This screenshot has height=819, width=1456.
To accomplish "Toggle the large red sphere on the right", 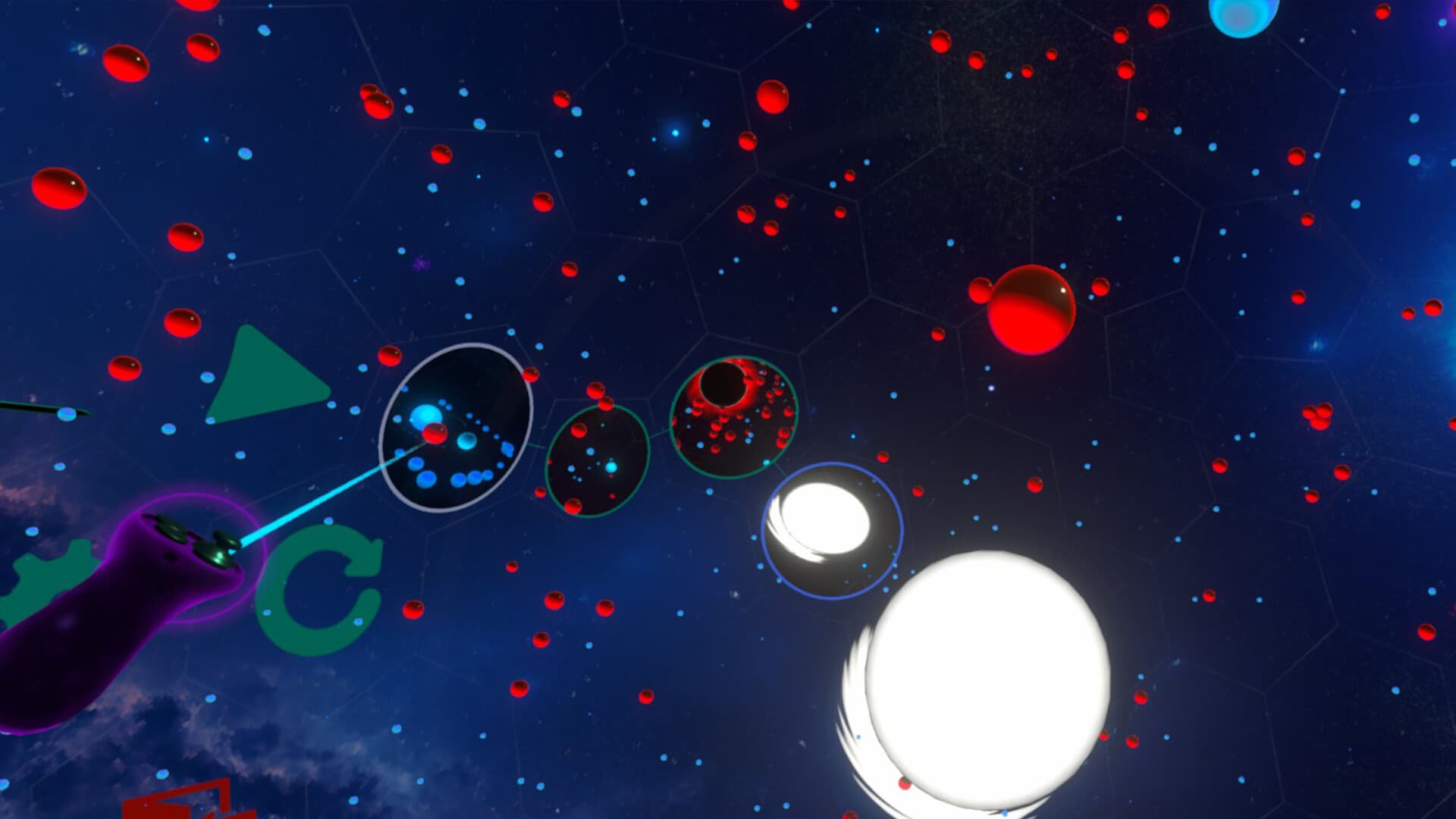I will [x=1031, y=311].
